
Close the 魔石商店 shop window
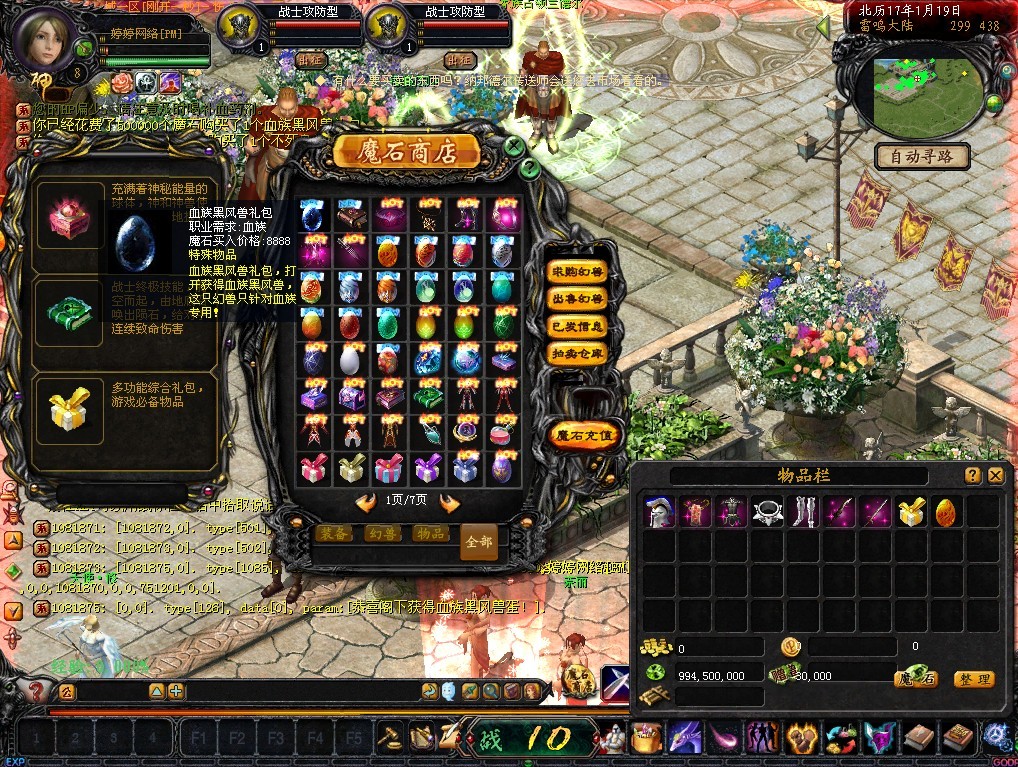tap(514, 146)
